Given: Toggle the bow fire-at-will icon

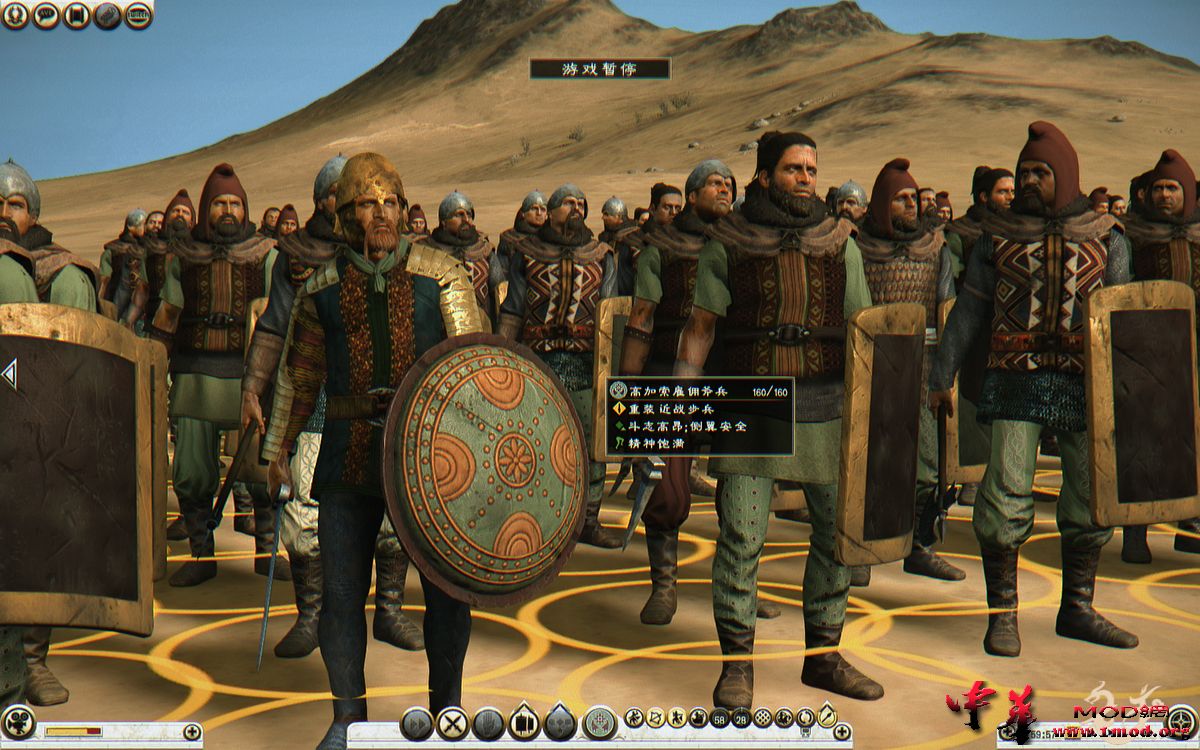Looking at the screenshot, I should [655, 716].
